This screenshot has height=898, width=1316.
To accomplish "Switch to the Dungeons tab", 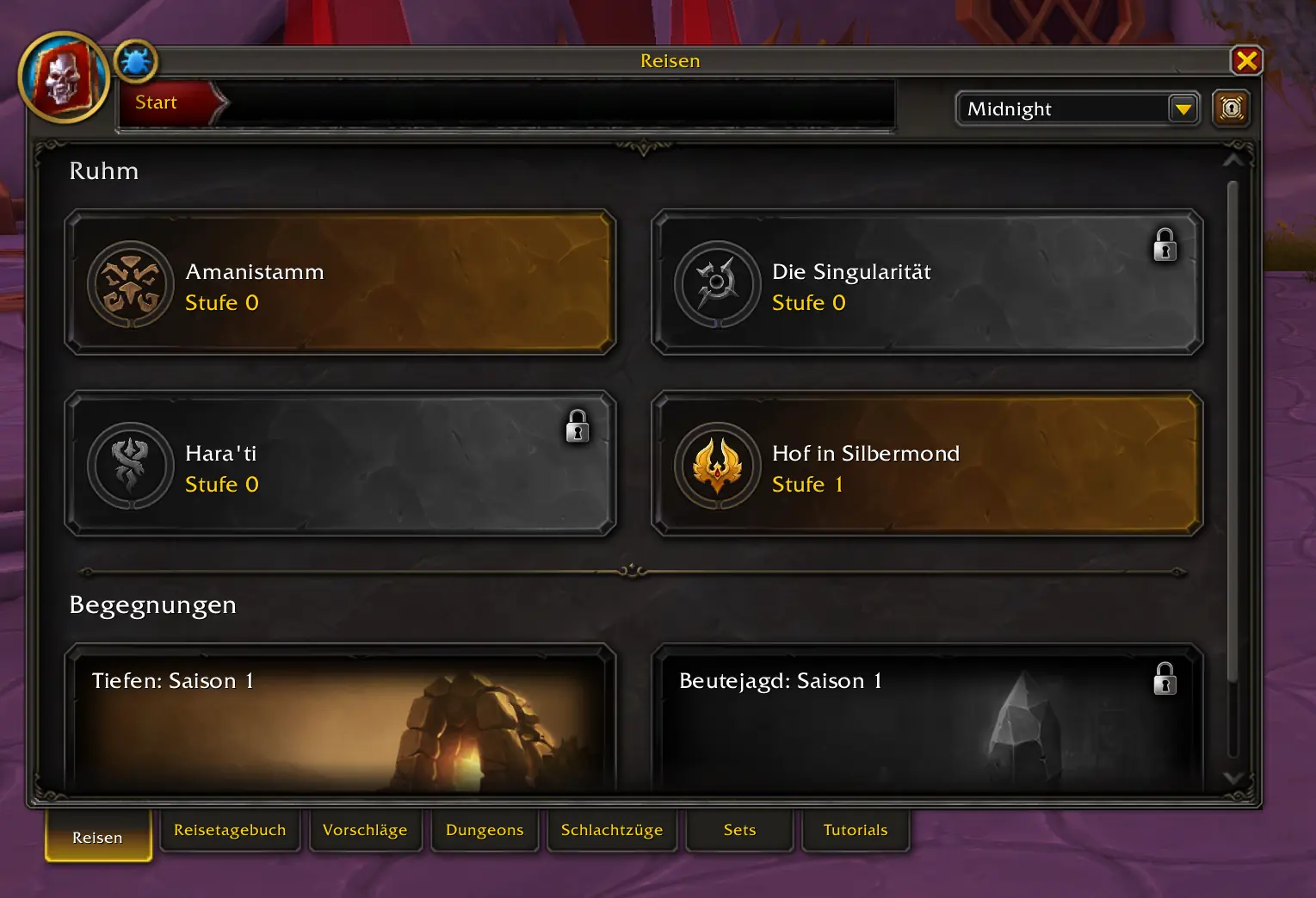I will point(484,829).
